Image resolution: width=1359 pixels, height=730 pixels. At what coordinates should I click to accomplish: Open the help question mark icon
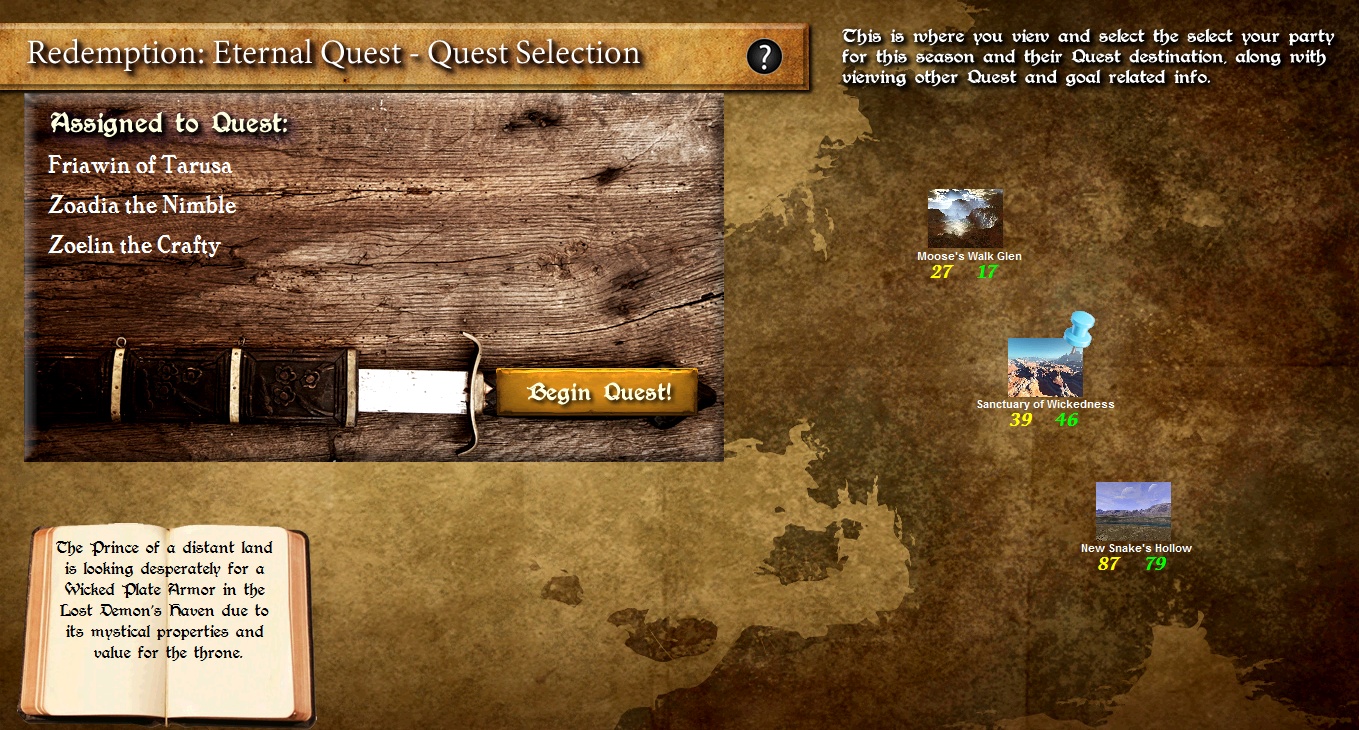[x=765, y=56]
